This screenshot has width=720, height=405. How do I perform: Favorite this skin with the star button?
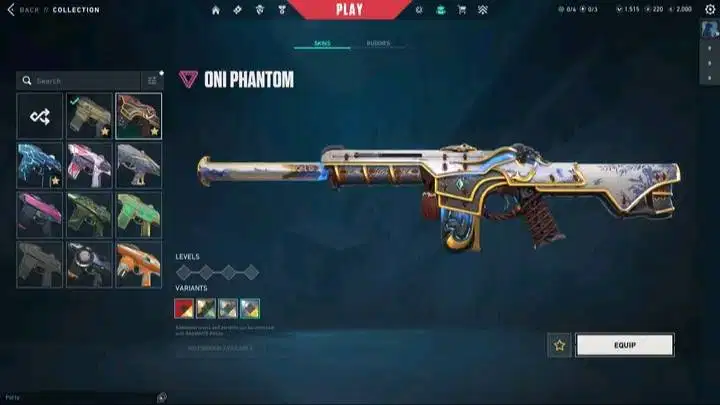coord(559,345)
